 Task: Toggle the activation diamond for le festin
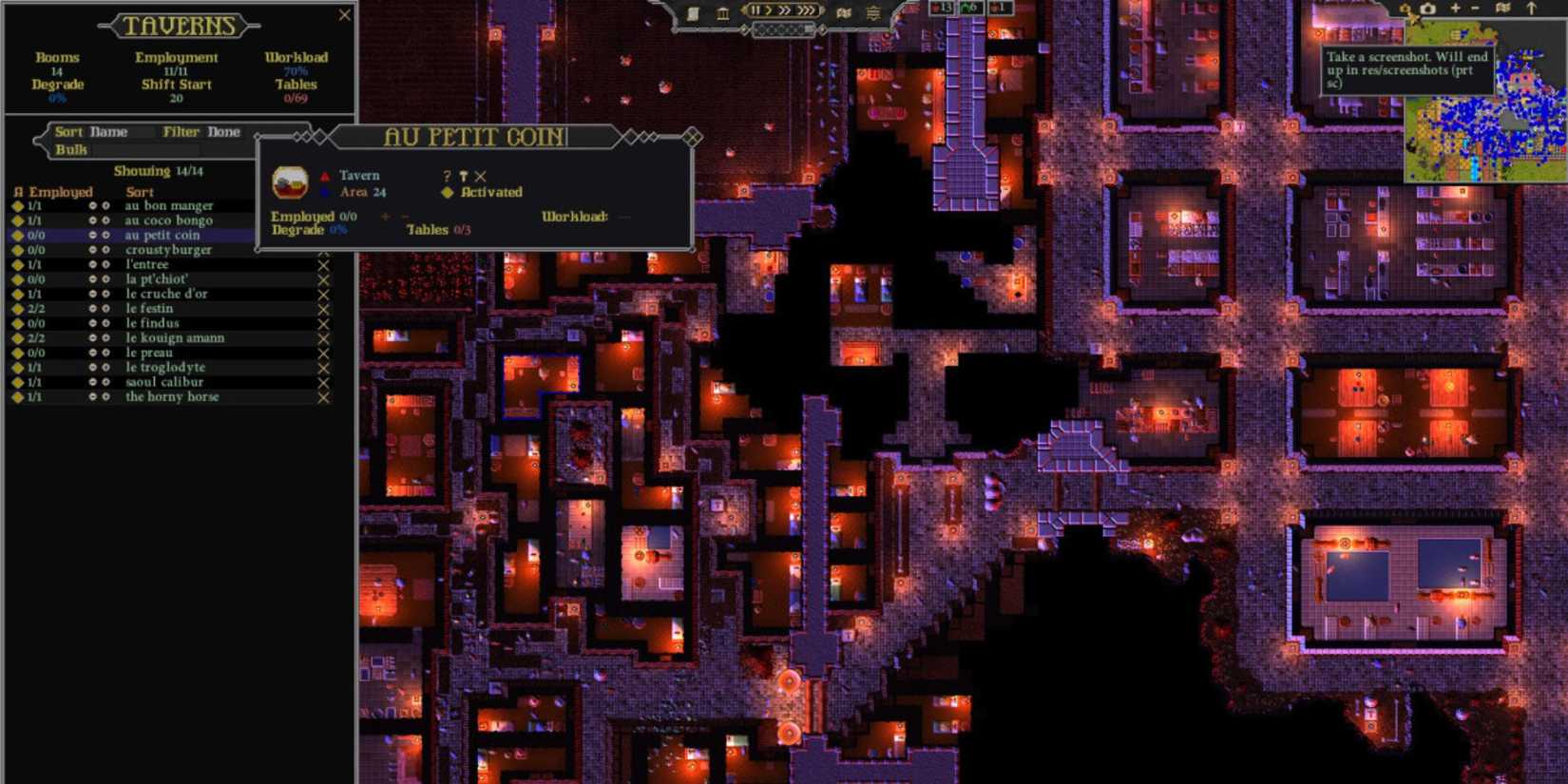tap(19, 308)
